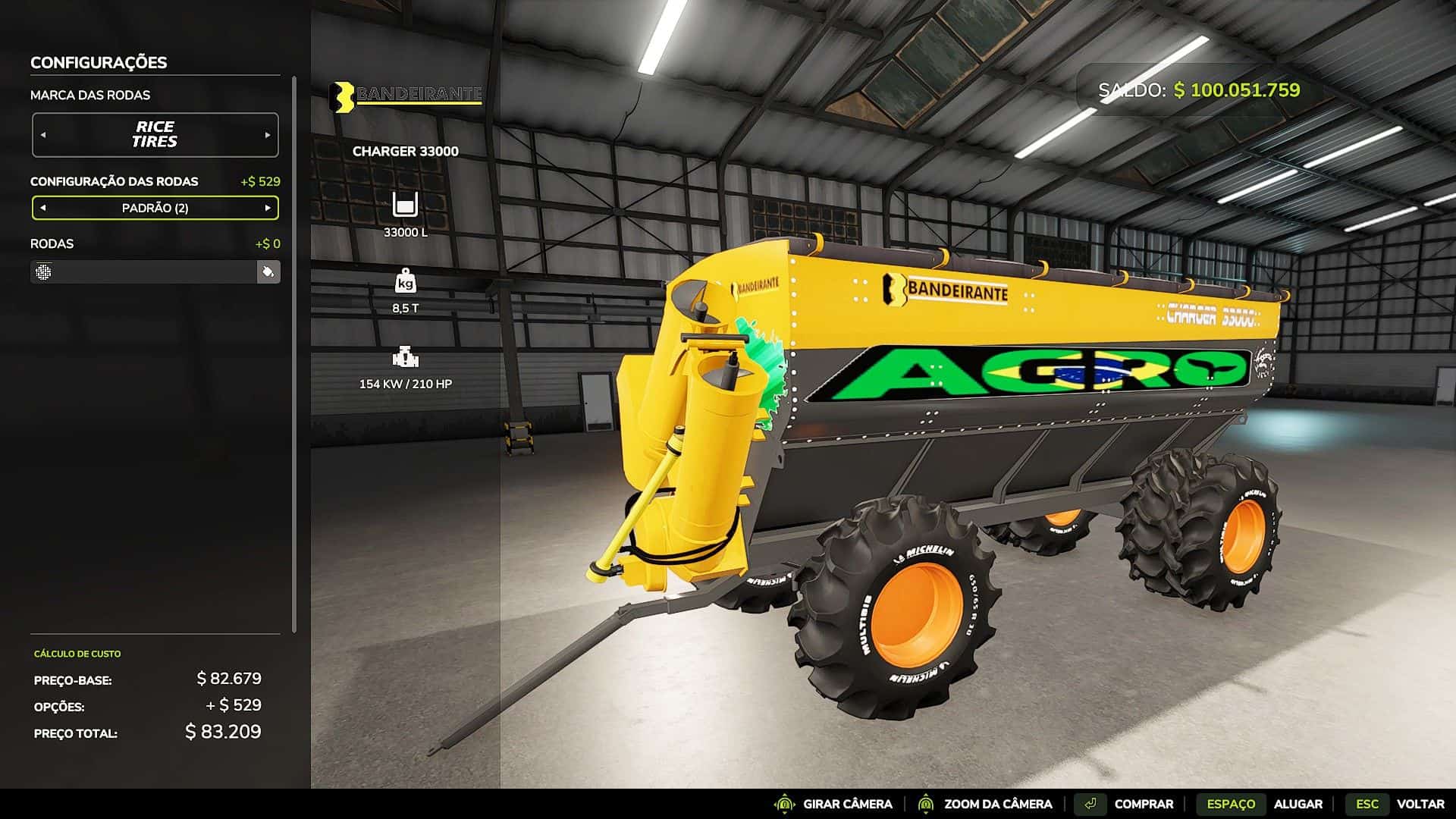Switch to the previous wheel brand

[x=43, y=135]
